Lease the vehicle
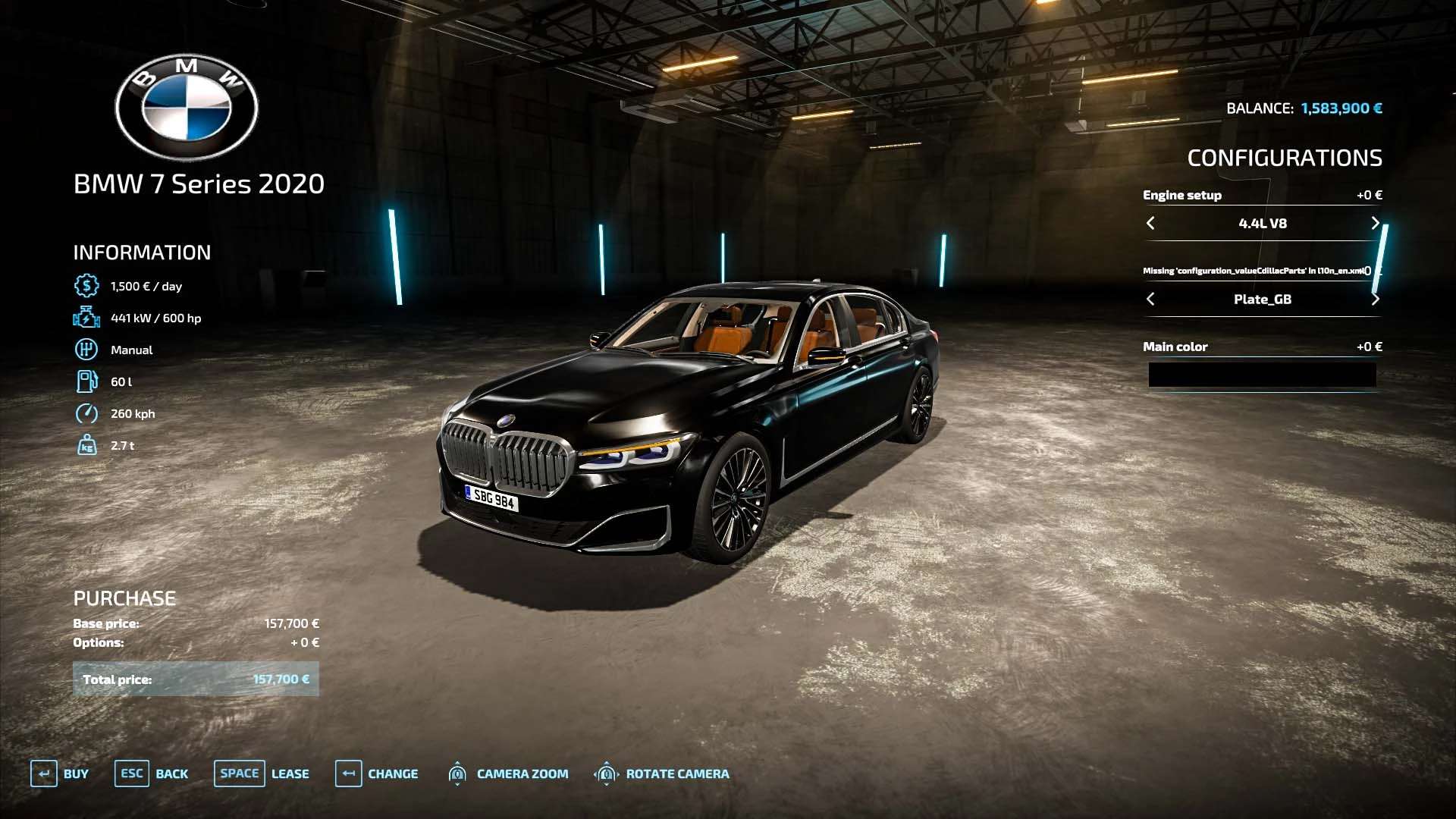 262,773
